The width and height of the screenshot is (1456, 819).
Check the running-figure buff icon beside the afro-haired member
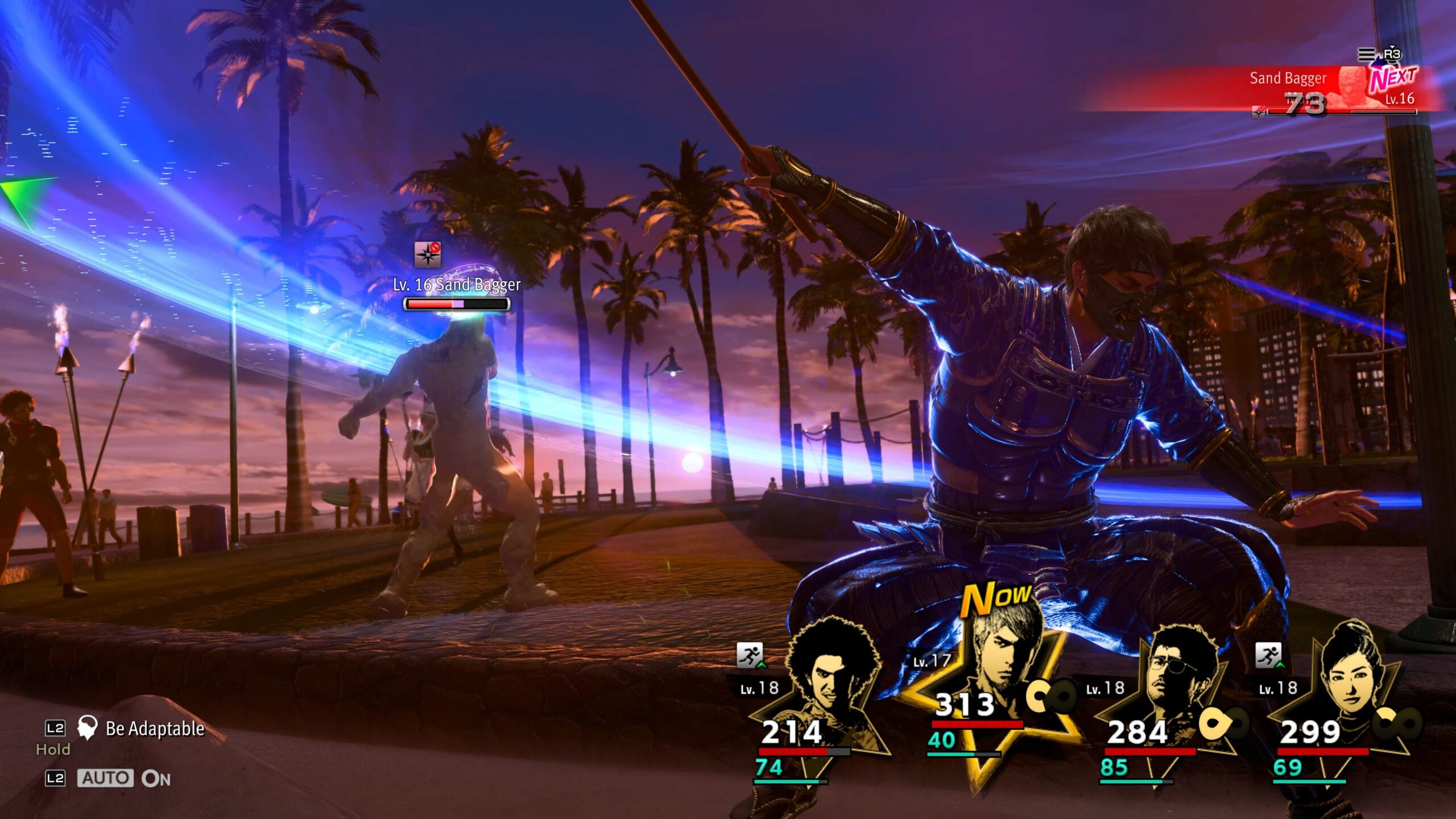tap(750, 655)
